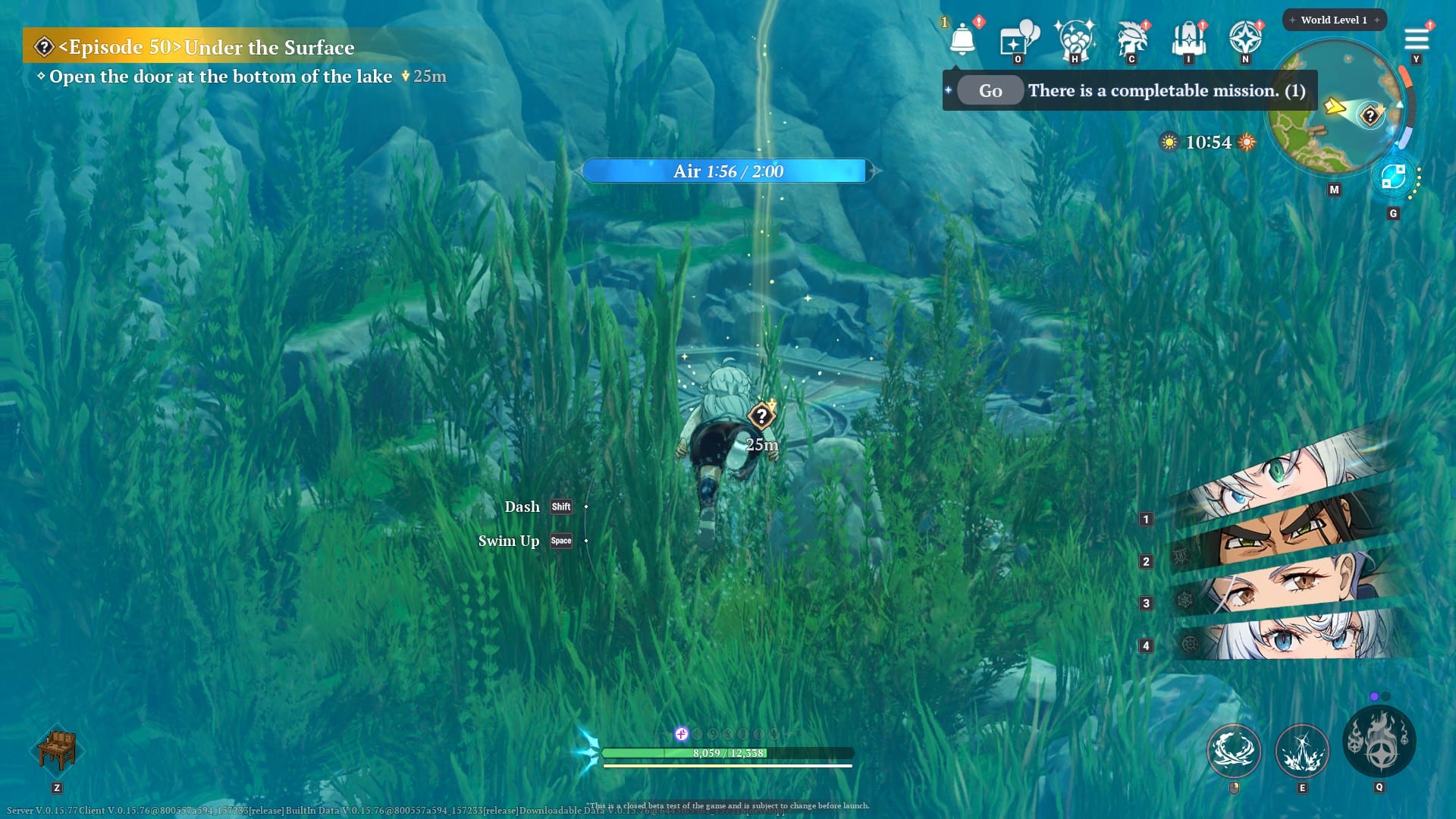
Task: Open the notification bell
Action: coord(962,38)
